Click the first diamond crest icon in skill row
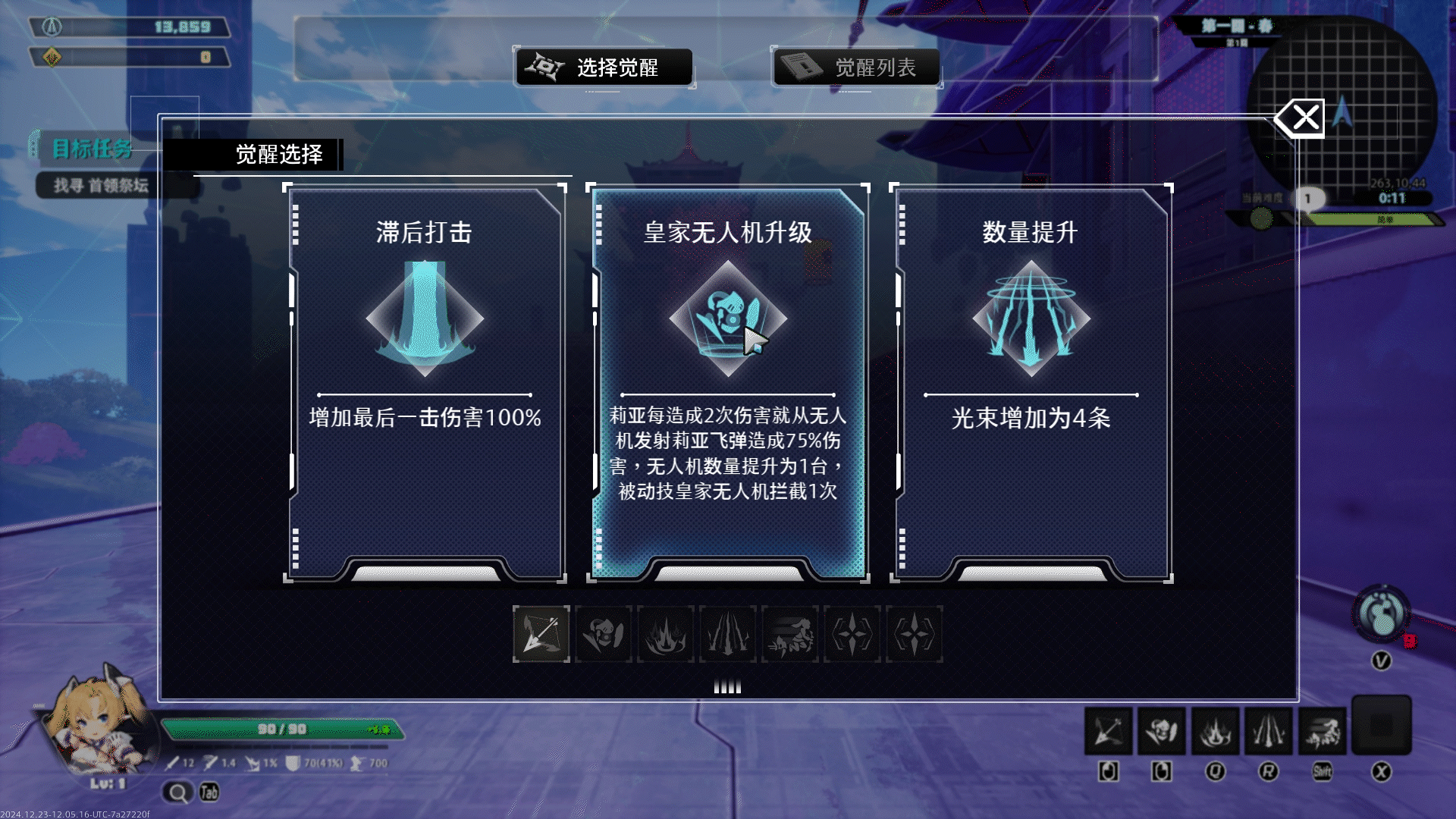Image resolution: width=1456 pixels, height=819 pixels. [852, 635]
